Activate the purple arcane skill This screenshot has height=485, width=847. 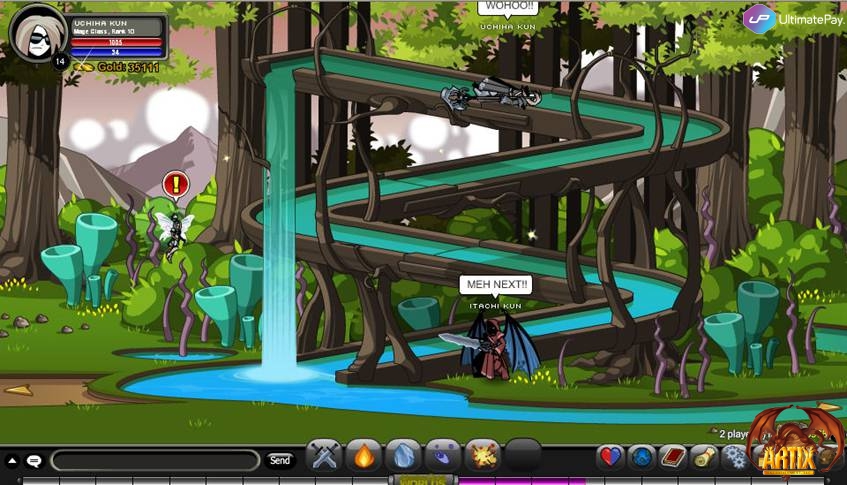coord(443,457)
